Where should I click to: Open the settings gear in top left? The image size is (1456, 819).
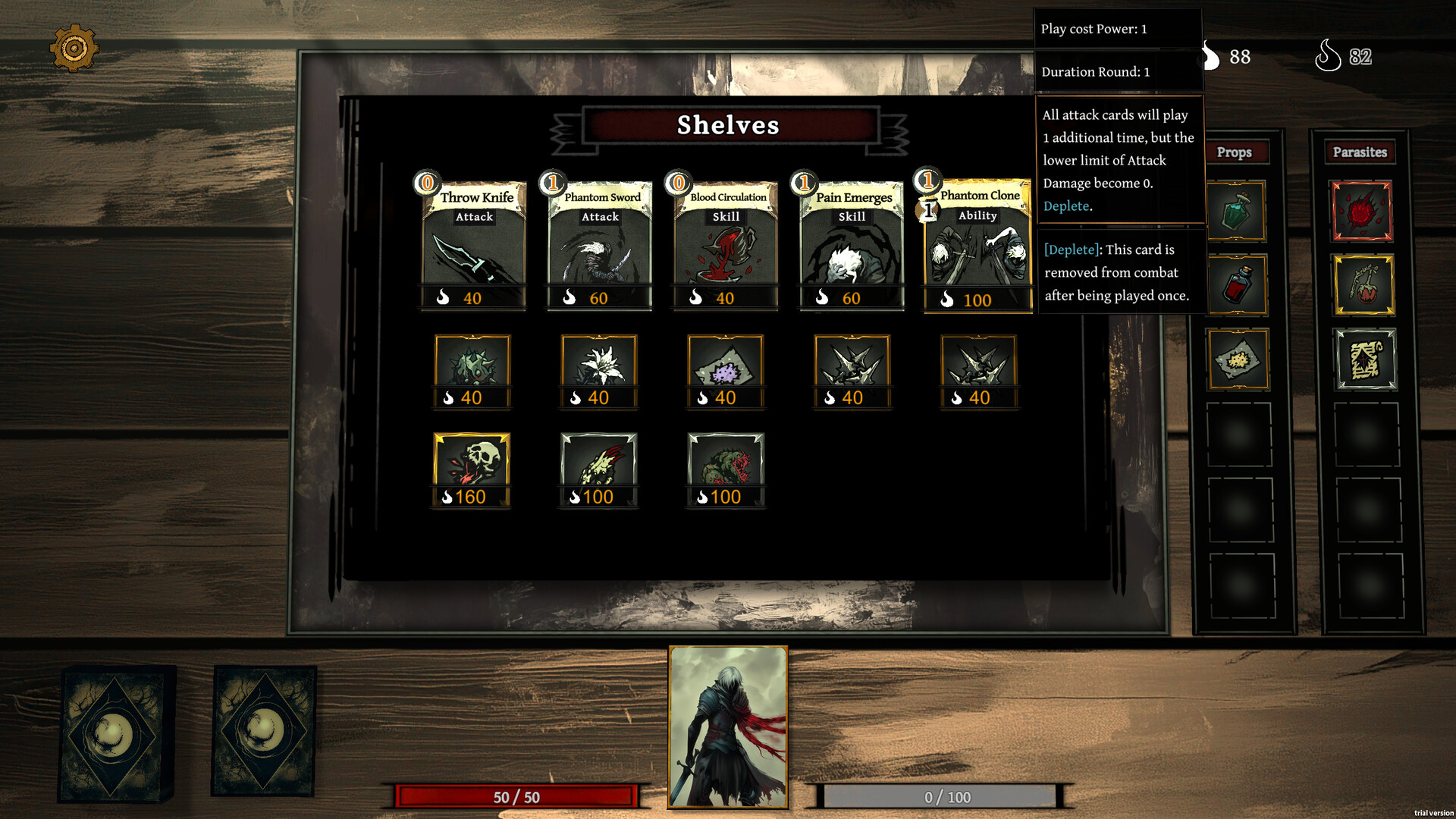[x=75, y=48]
